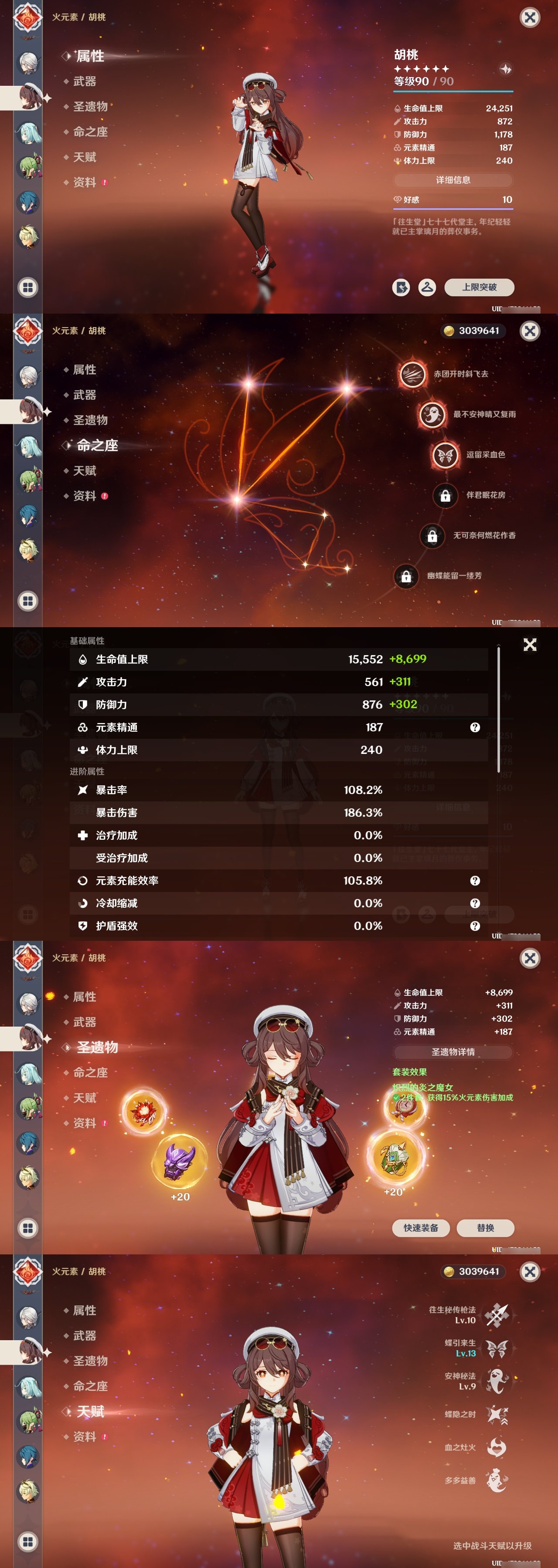The width and height of the screenshot is (558, 1568).
Task: Click the locked constellation 幽蝶能留一缕芳
Action: click(x=406, y=576)
